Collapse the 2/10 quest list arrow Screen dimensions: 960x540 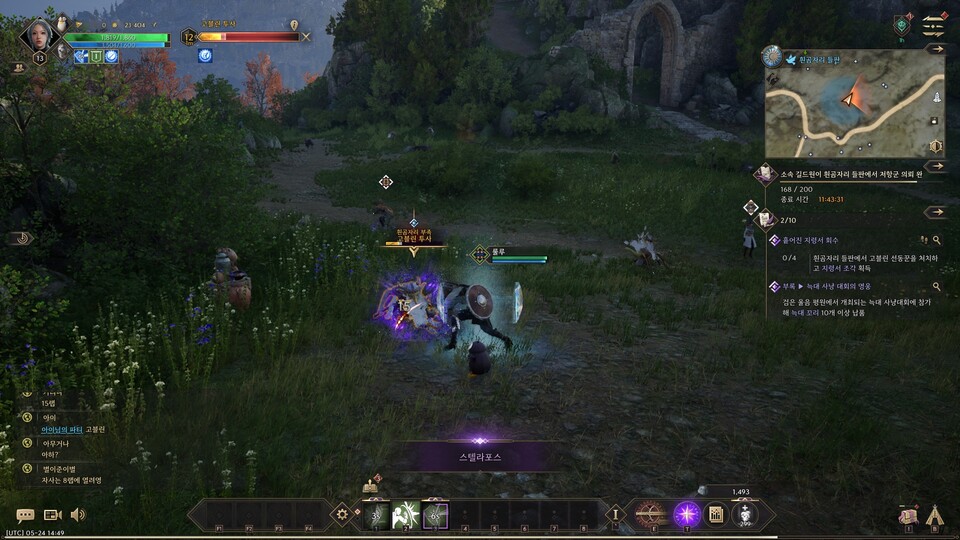935,212
